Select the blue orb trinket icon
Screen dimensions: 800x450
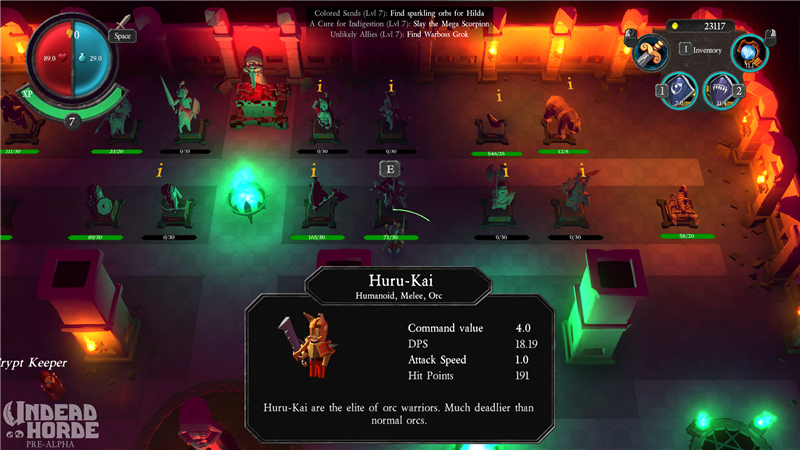pos(750,52)
